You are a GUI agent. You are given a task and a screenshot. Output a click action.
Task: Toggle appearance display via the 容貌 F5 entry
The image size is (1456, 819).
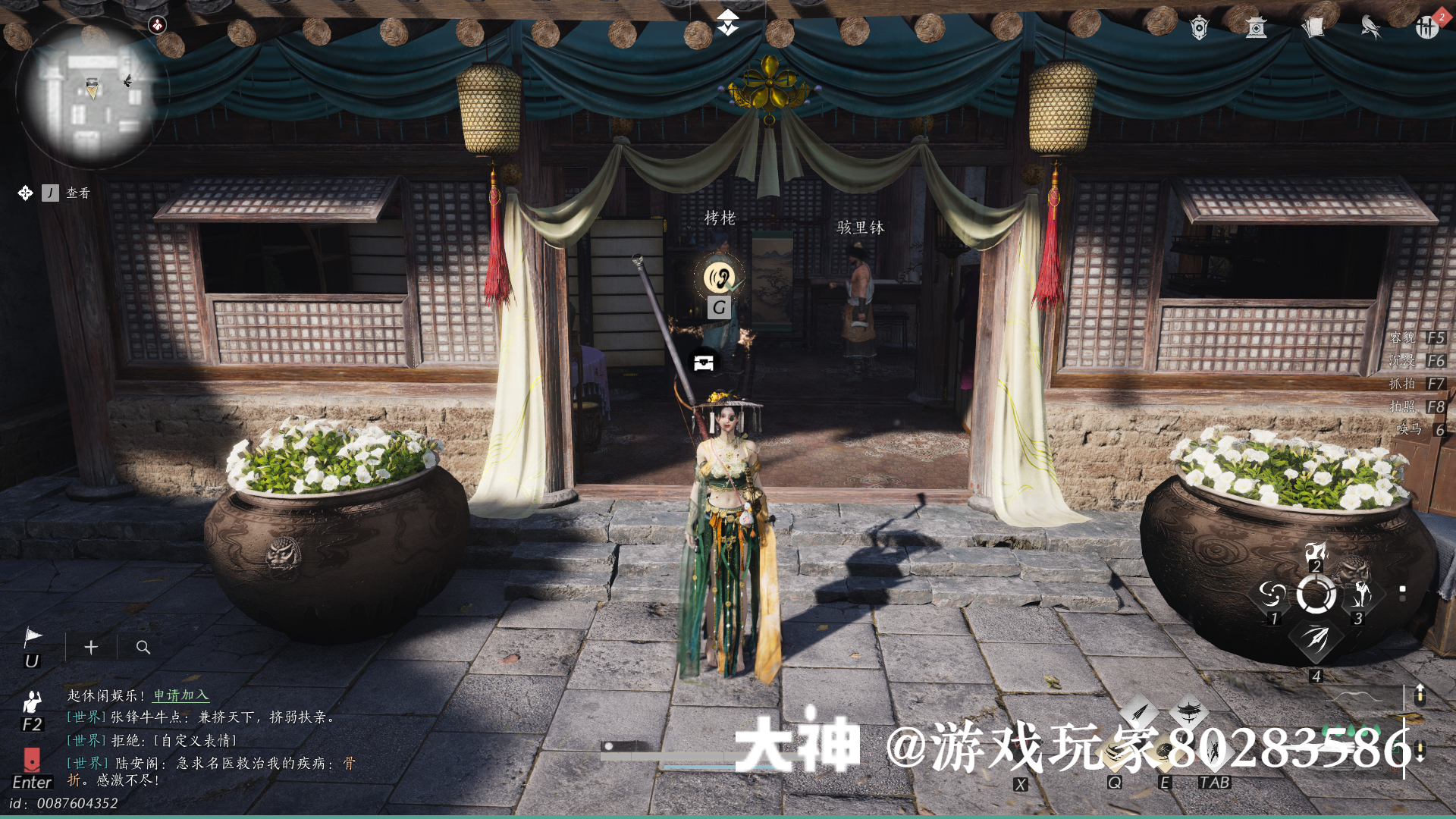[x=1418, y=339]
